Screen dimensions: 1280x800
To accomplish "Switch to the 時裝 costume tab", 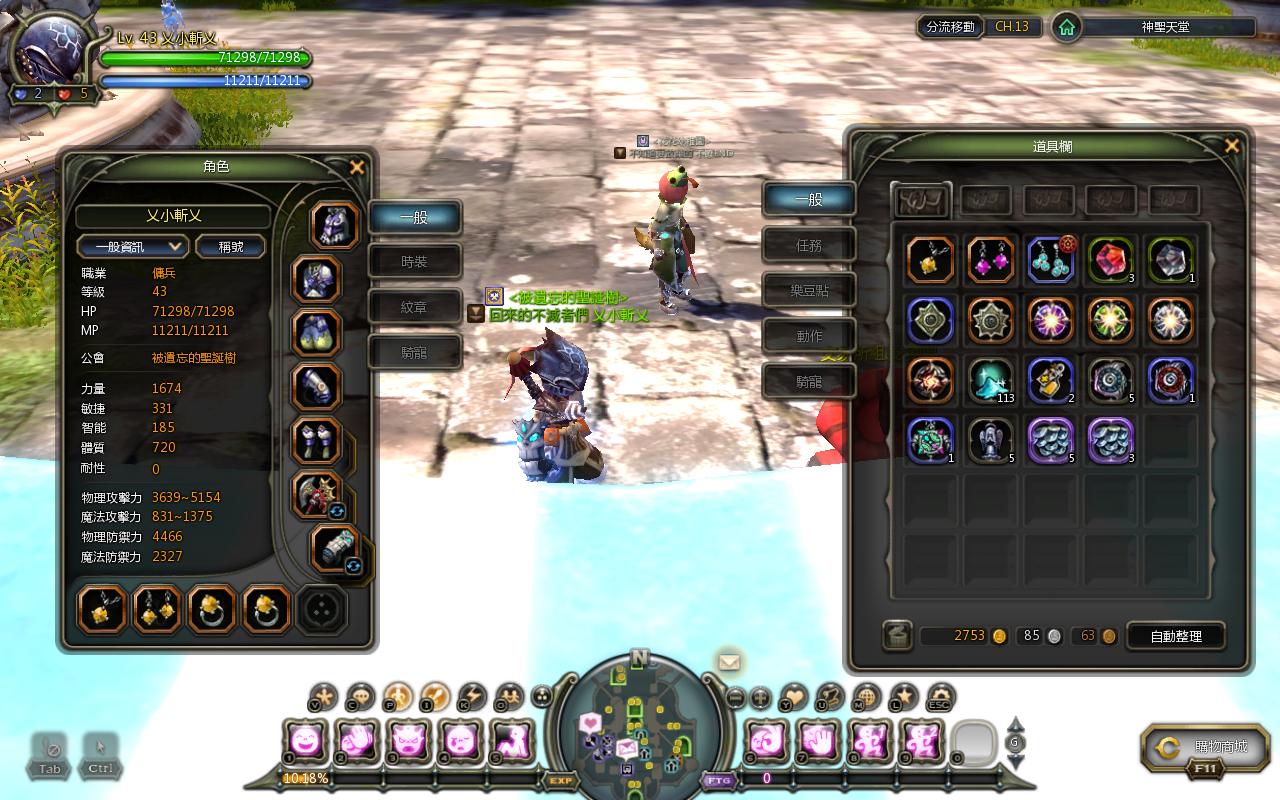I will (414, 262).
